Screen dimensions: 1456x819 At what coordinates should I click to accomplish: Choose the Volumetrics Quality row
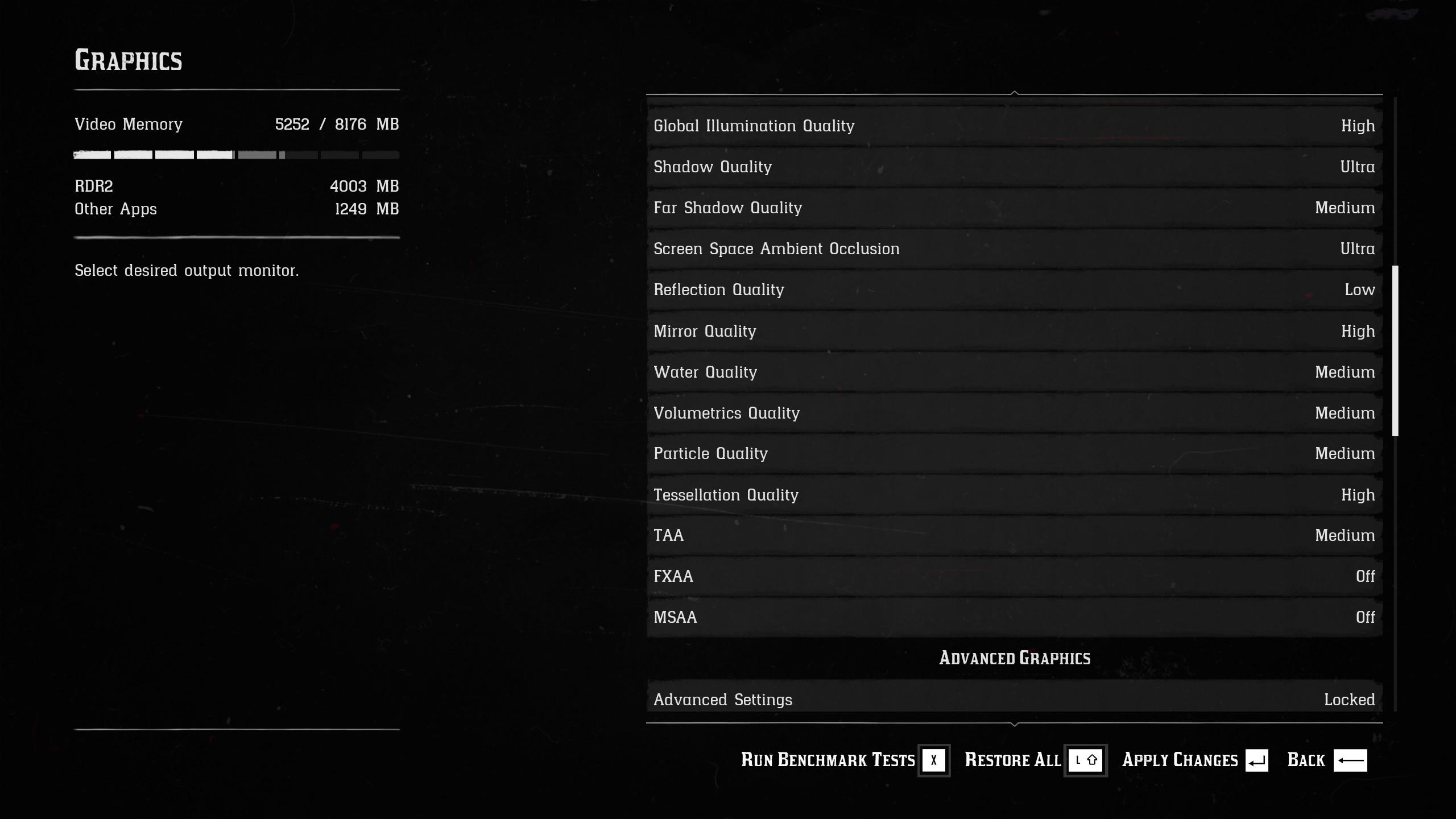1014,413
